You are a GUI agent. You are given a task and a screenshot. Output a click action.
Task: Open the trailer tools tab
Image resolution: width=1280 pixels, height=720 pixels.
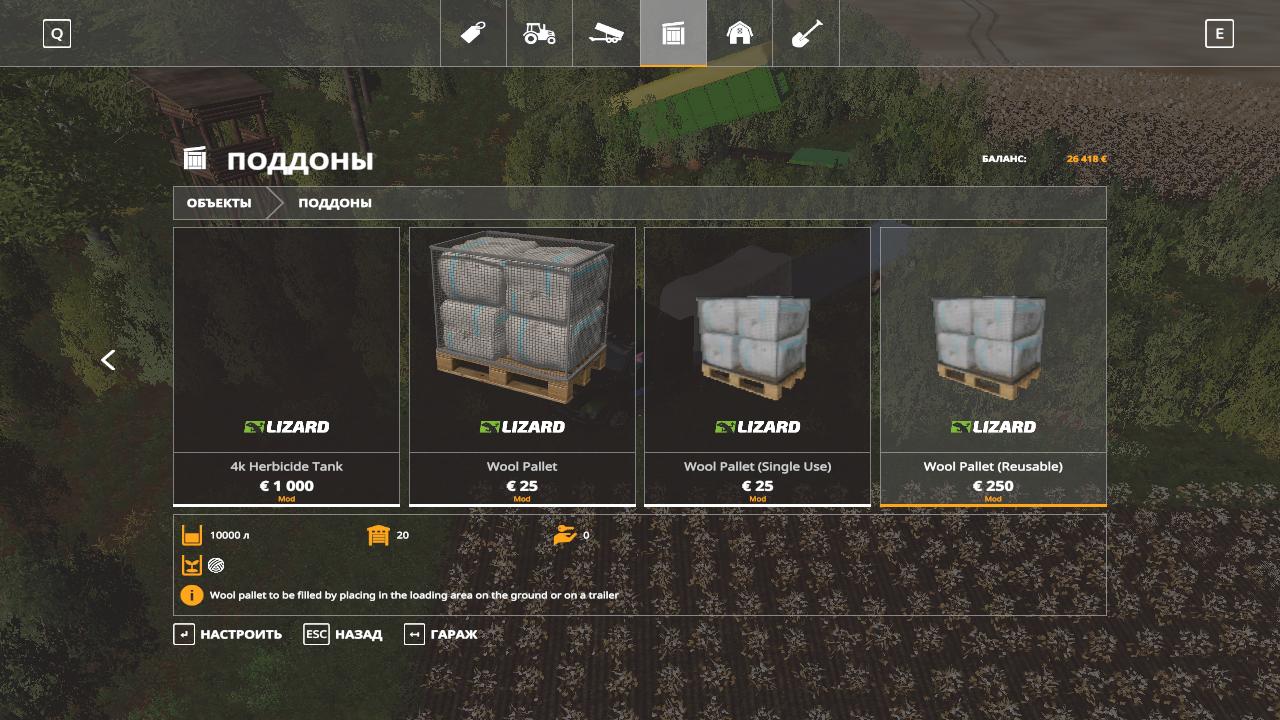[606, 33]
